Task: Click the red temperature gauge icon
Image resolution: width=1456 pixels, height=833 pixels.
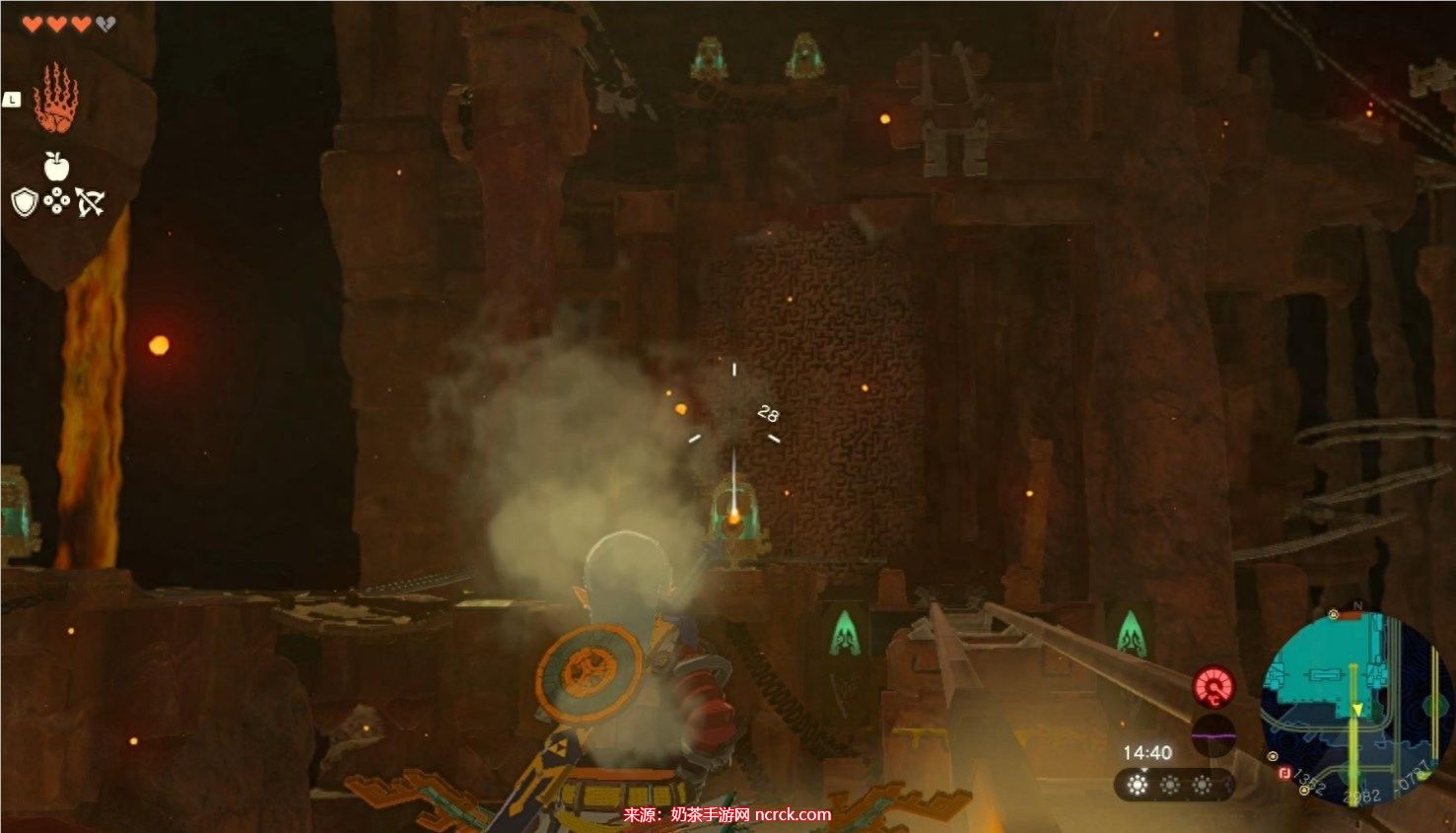Action: coord(1214,687)
